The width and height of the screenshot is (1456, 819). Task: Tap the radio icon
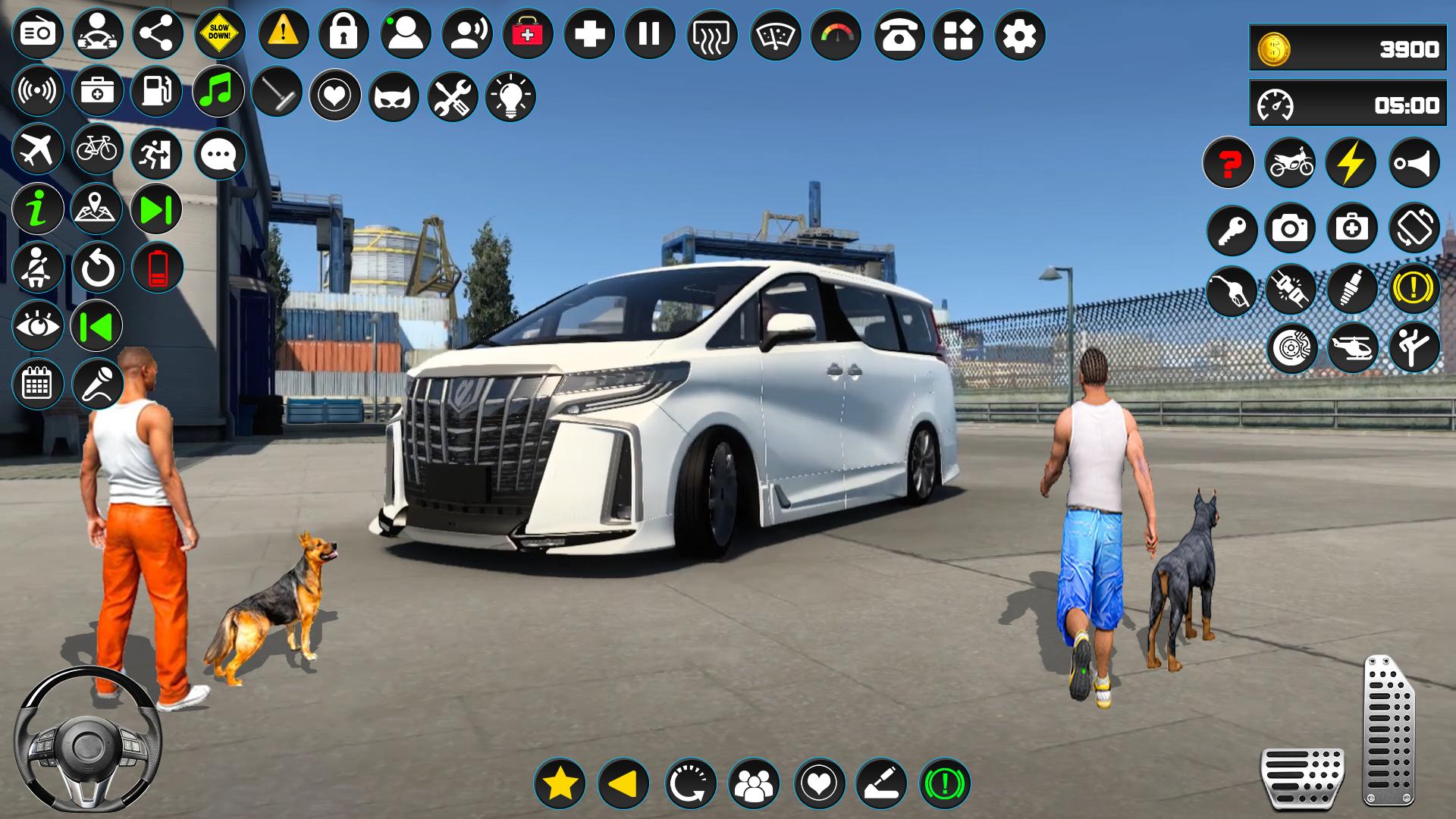(x=37, y=33)
